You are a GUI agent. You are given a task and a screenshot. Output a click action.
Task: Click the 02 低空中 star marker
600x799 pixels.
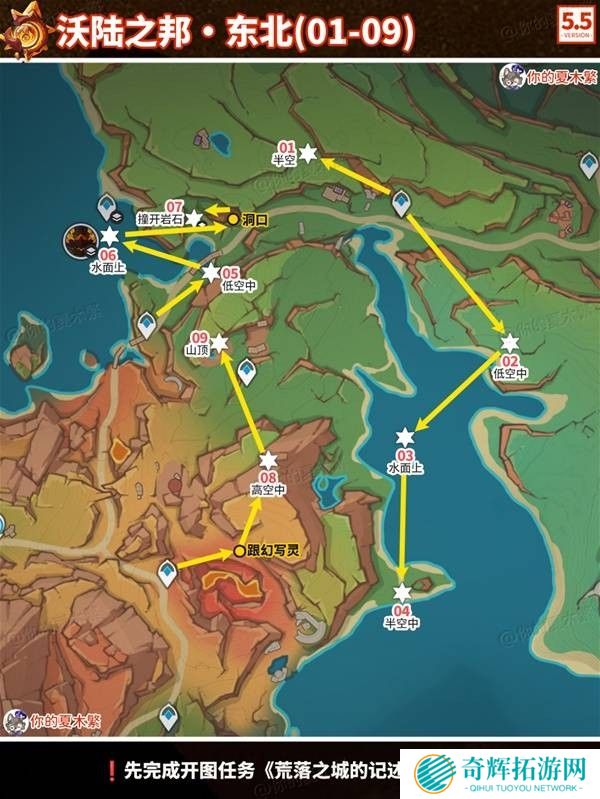point(510,342)
